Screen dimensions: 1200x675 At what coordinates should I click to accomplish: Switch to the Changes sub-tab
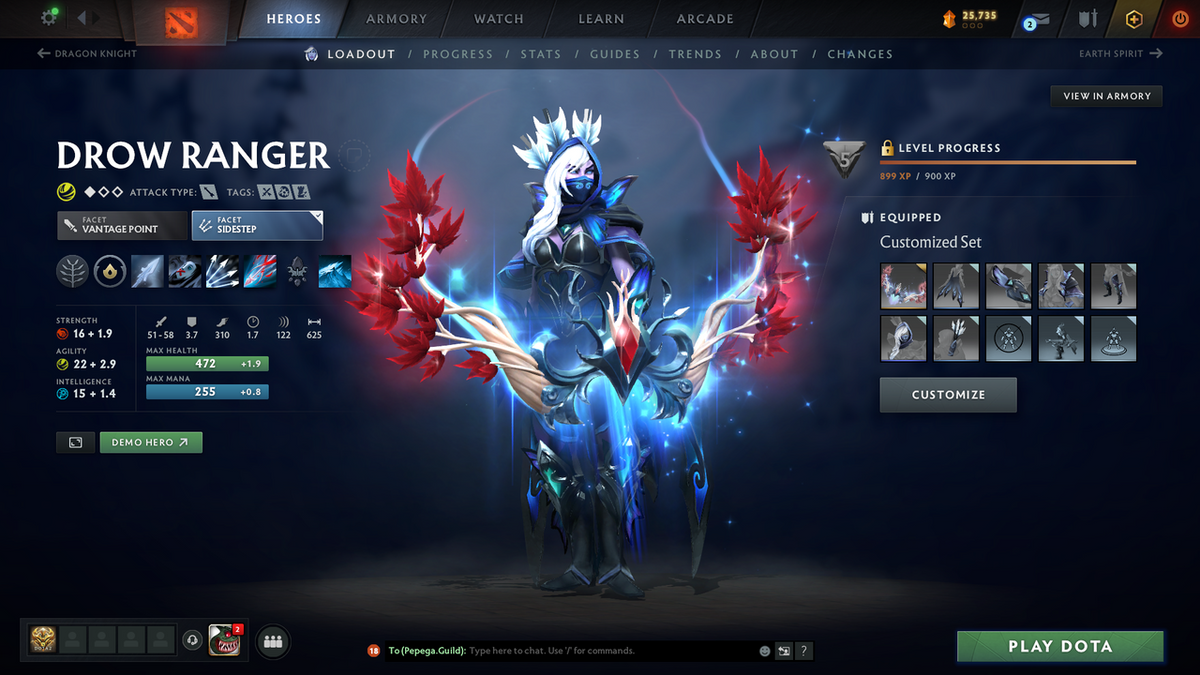[x=860, y=54]
